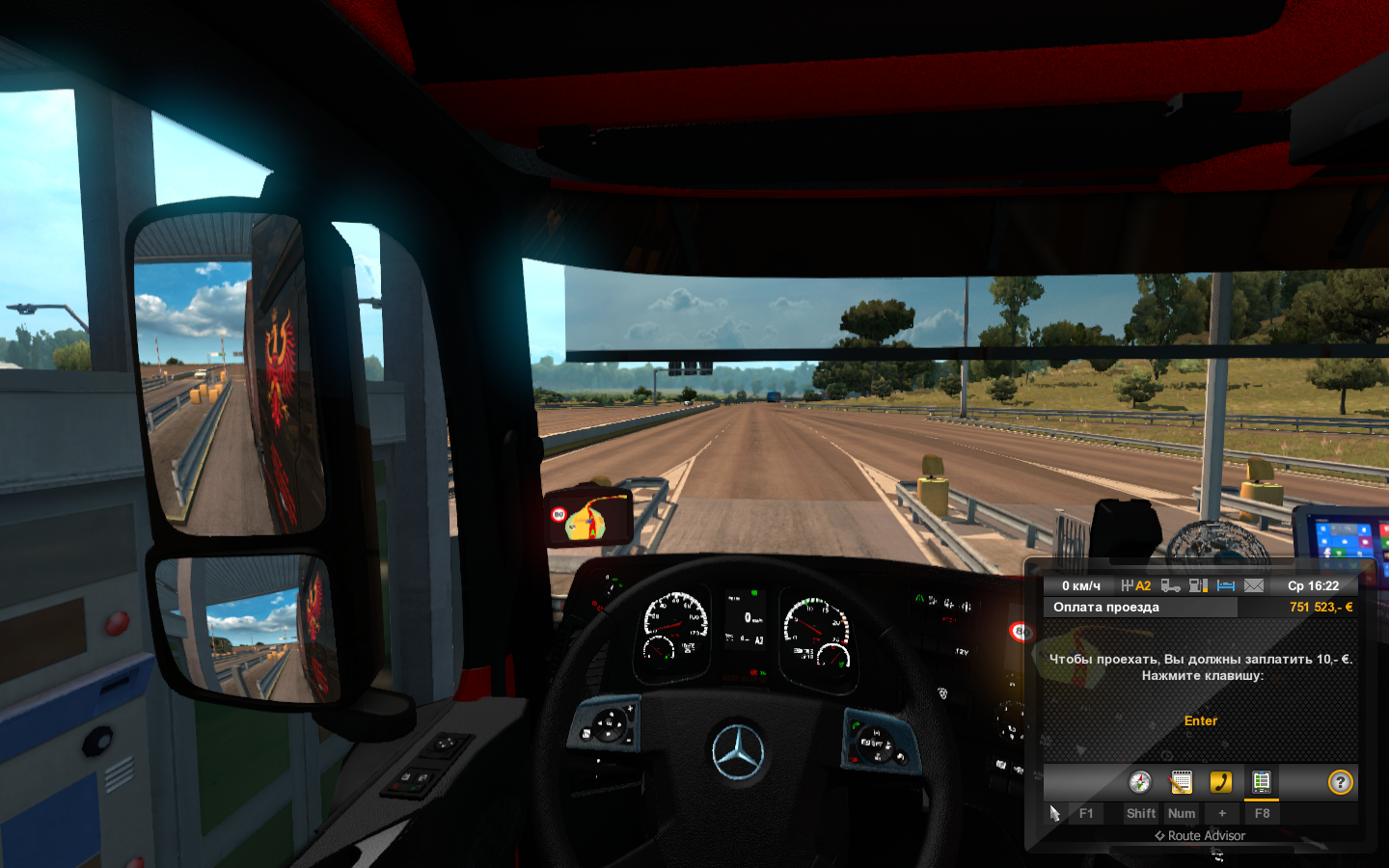Click the blue bed rest icon

point(1226,585)
